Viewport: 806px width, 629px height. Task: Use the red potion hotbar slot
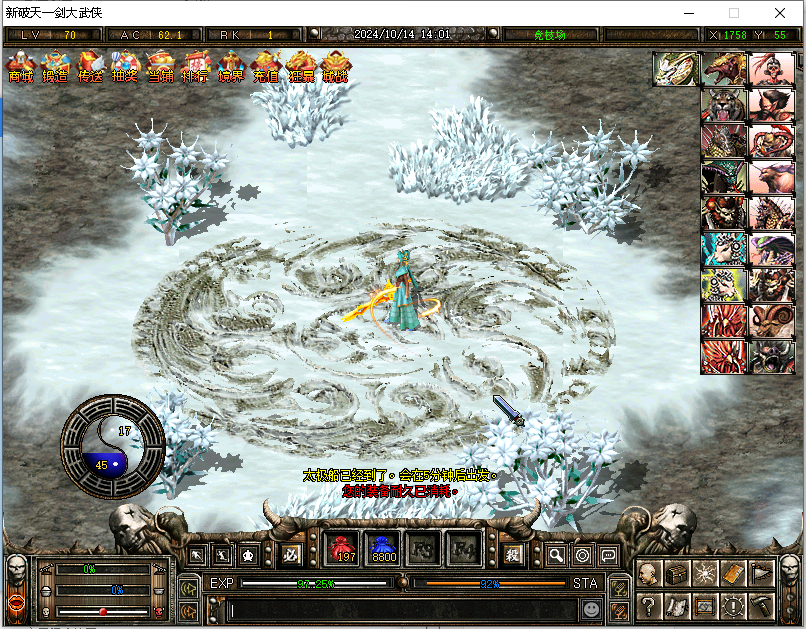coord(346,549)
